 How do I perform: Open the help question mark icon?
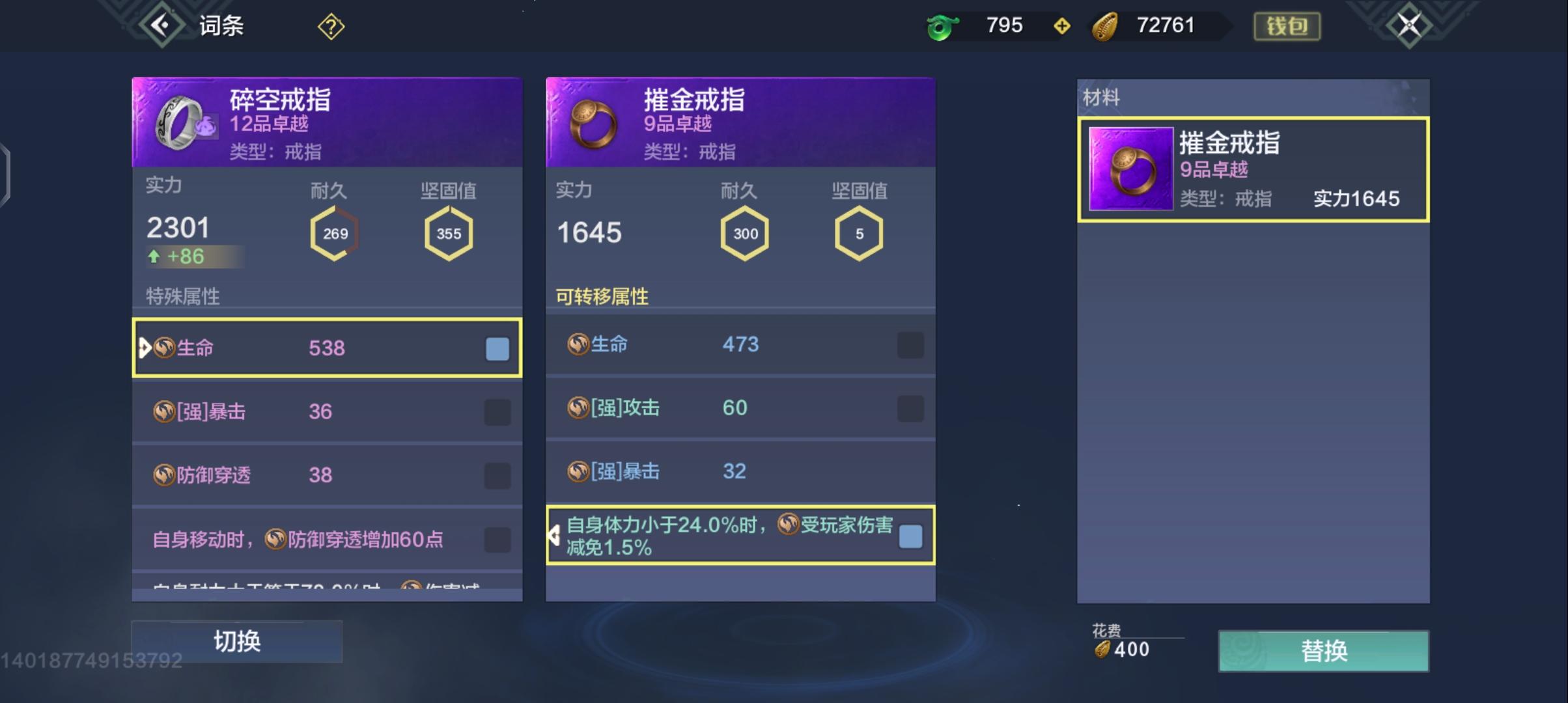[331, 25]
